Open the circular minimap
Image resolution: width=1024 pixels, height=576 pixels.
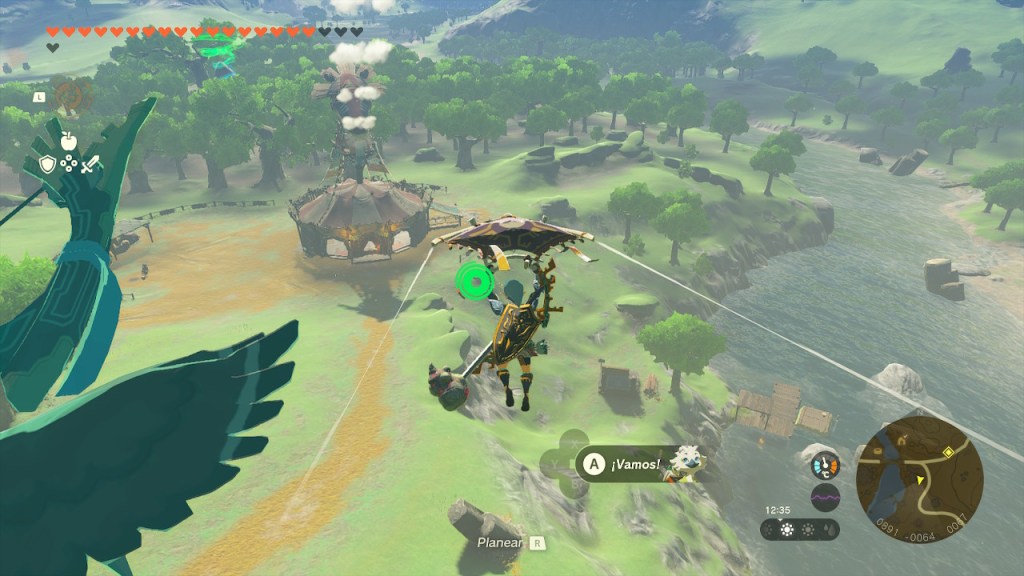point(919,480)
